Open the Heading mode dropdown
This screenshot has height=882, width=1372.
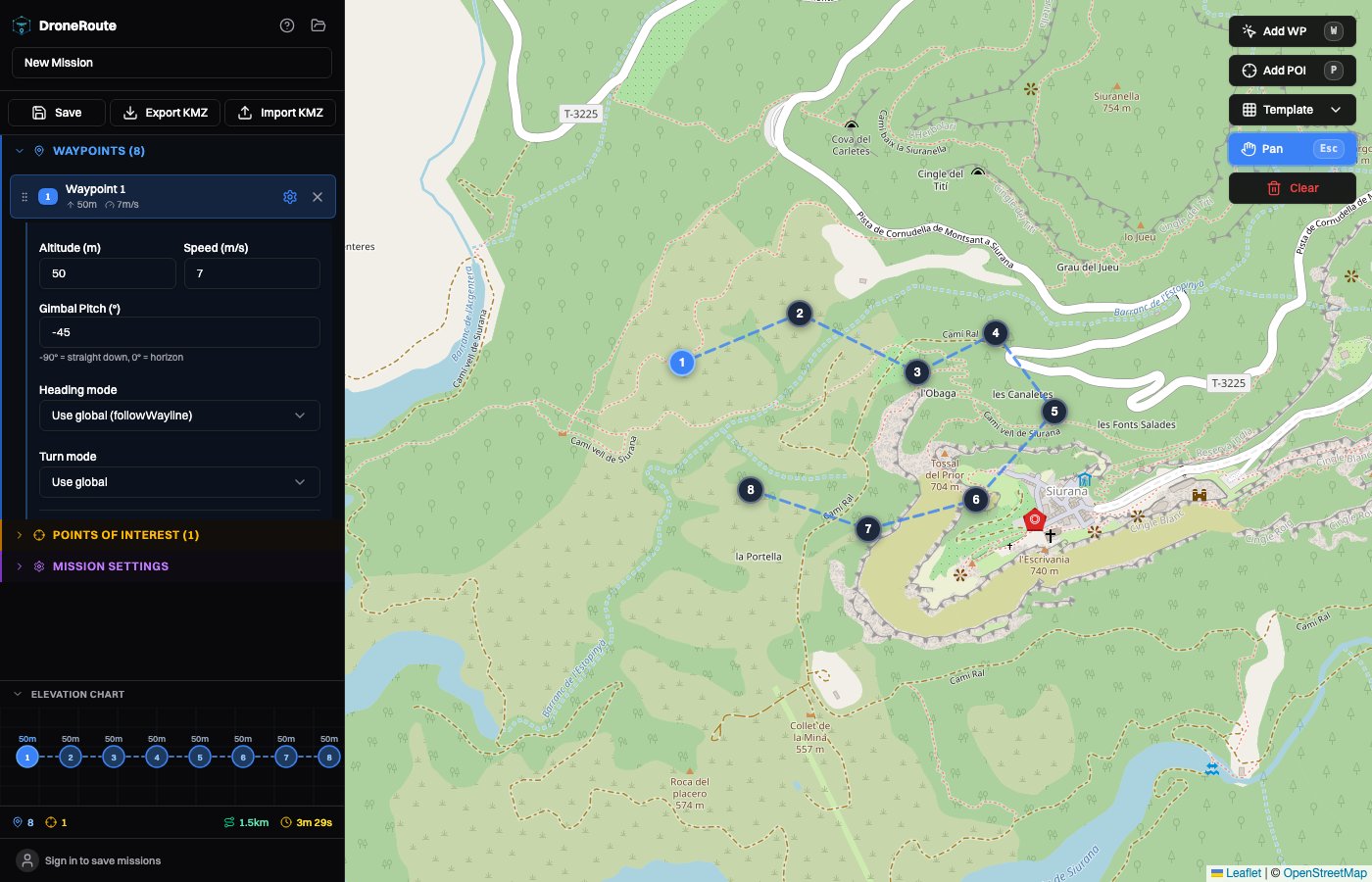[179, 416]
